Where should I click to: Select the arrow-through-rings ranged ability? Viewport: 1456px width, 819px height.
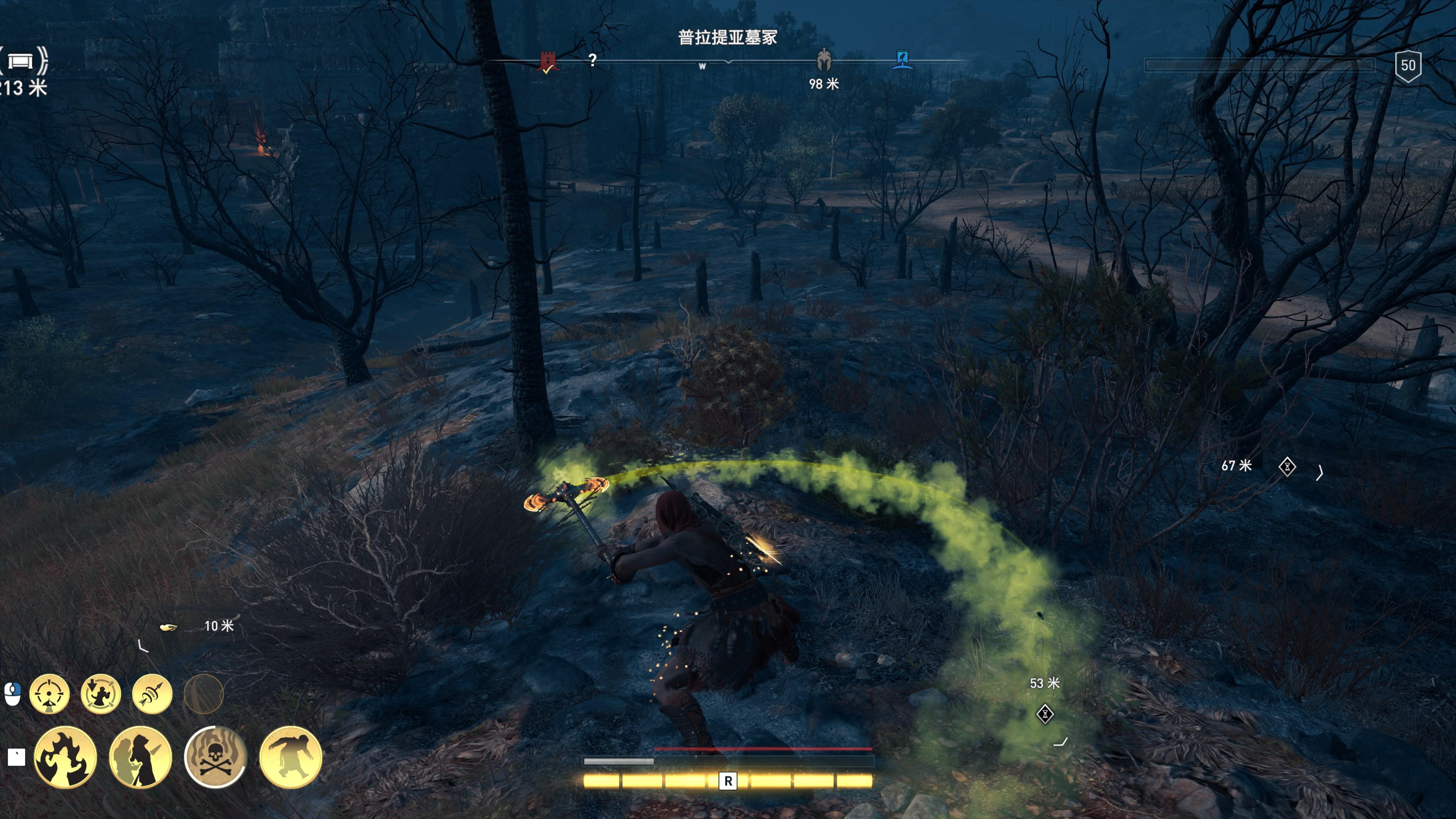pos(152,693)
